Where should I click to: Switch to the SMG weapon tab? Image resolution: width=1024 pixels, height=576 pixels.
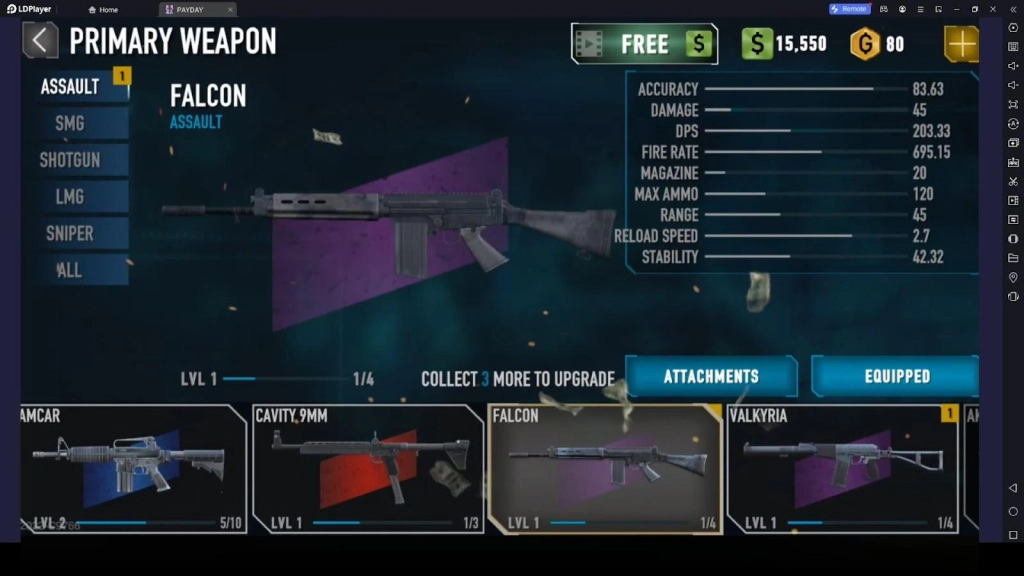[x=72, y=123]
